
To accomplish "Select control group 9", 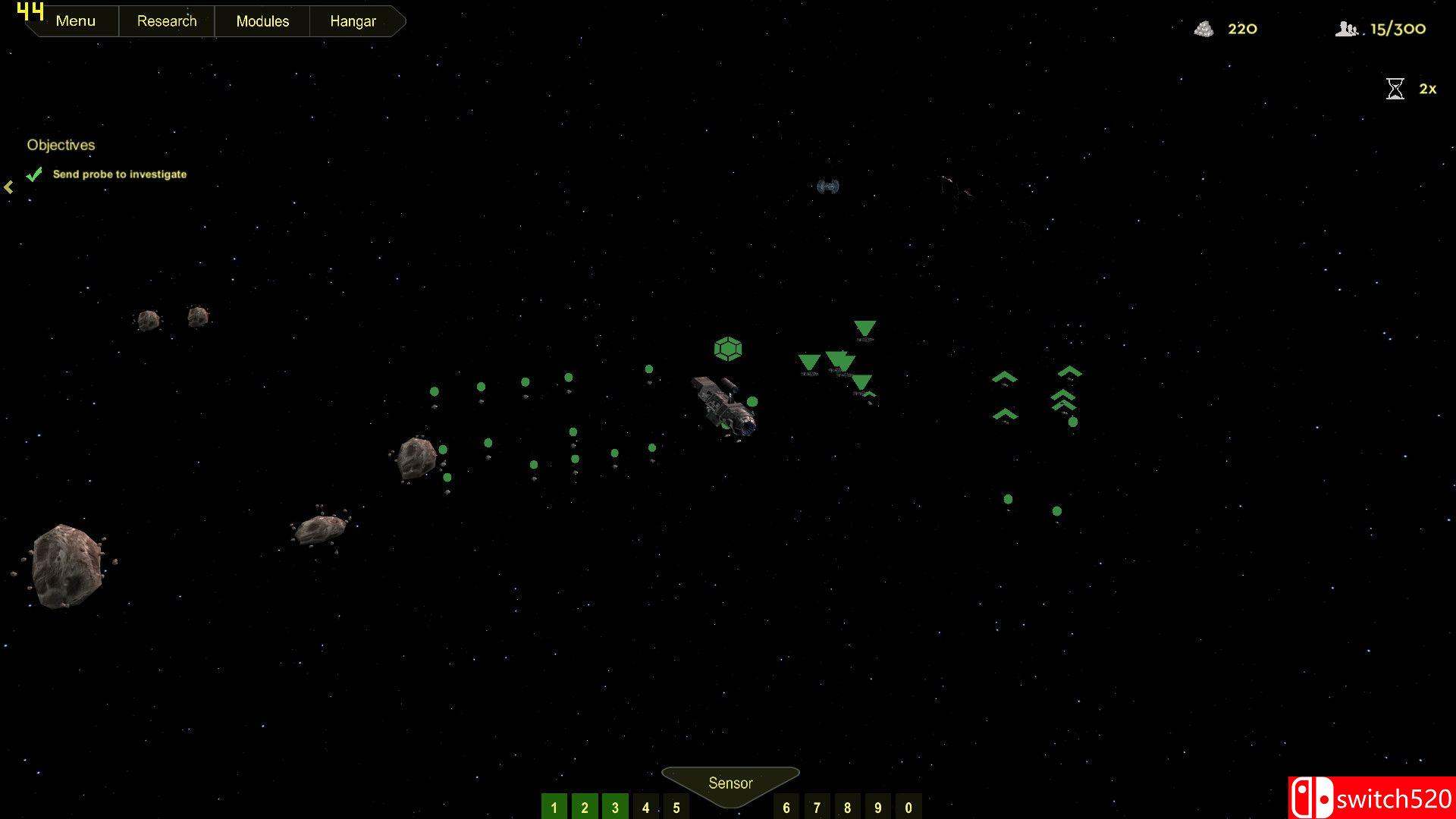I will [x=878, y=807].
